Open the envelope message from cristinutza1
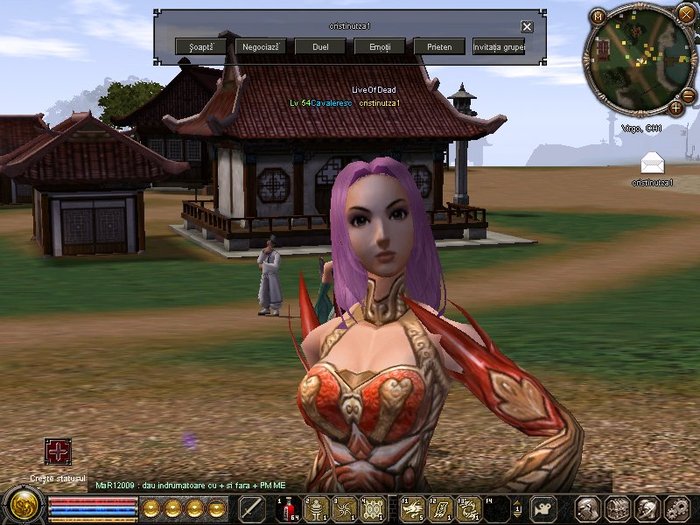Viewport: 700px width, 525px height. point(652,162)
